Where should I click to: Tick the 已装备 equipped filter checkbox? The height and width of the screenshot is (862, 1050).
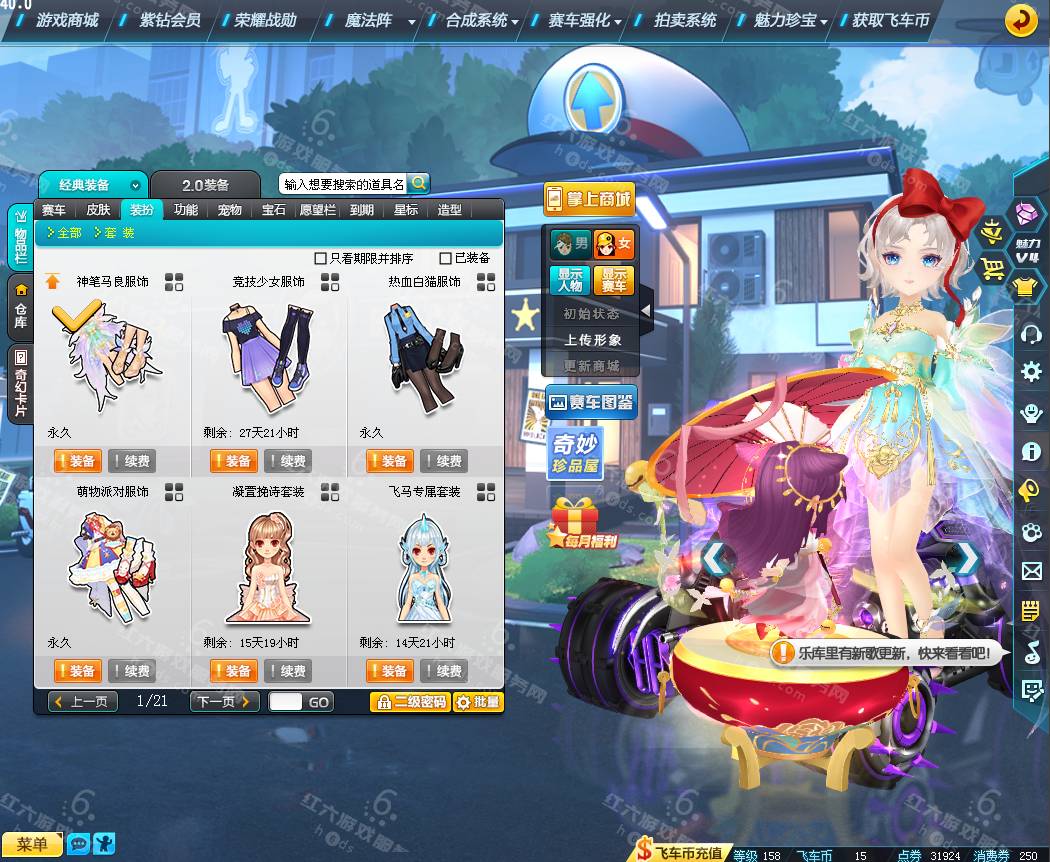pos(446,258)
